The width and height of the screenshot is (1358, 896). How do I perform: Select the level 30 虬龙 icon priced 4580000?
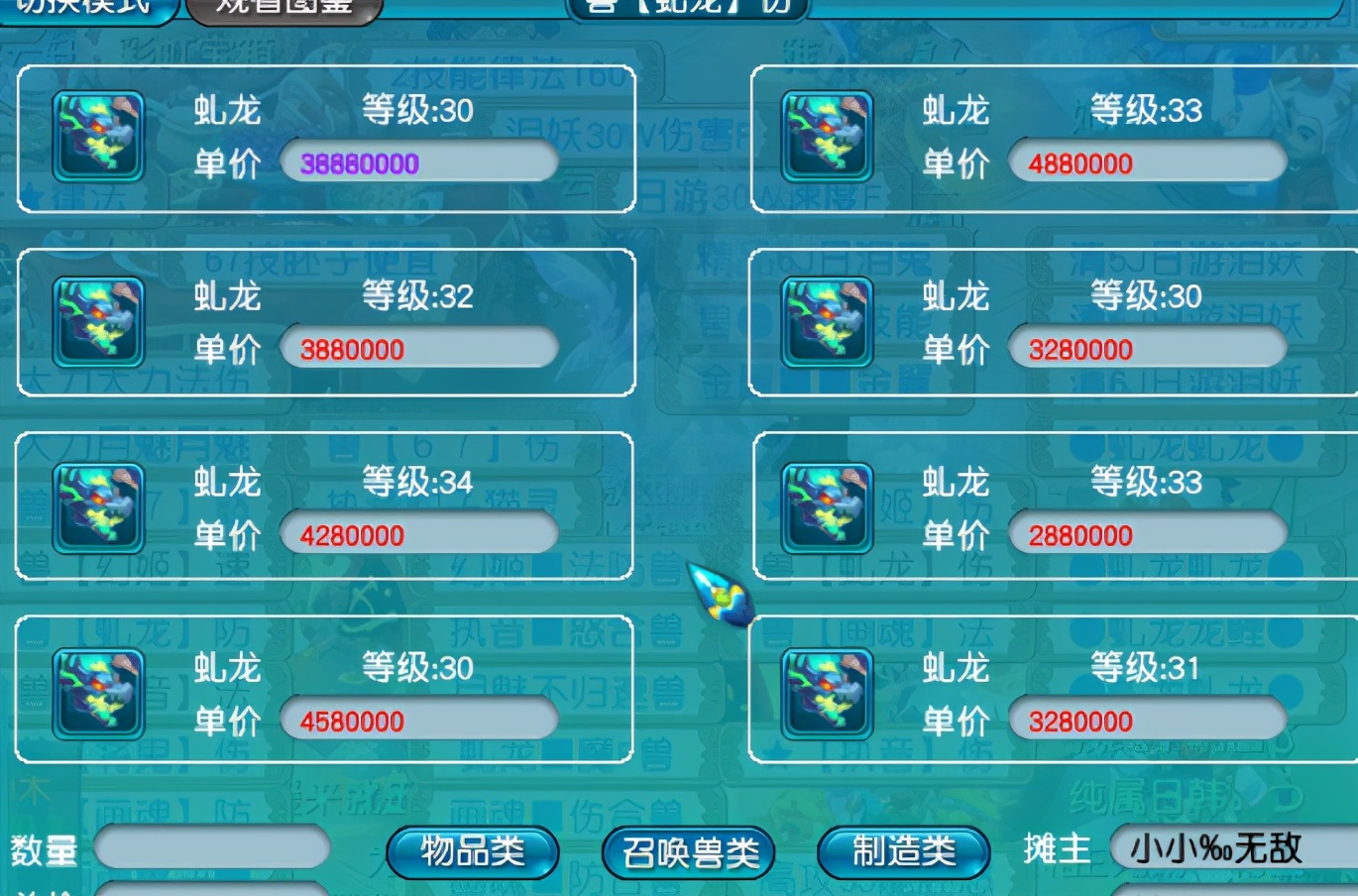click(x=96, y=694)
